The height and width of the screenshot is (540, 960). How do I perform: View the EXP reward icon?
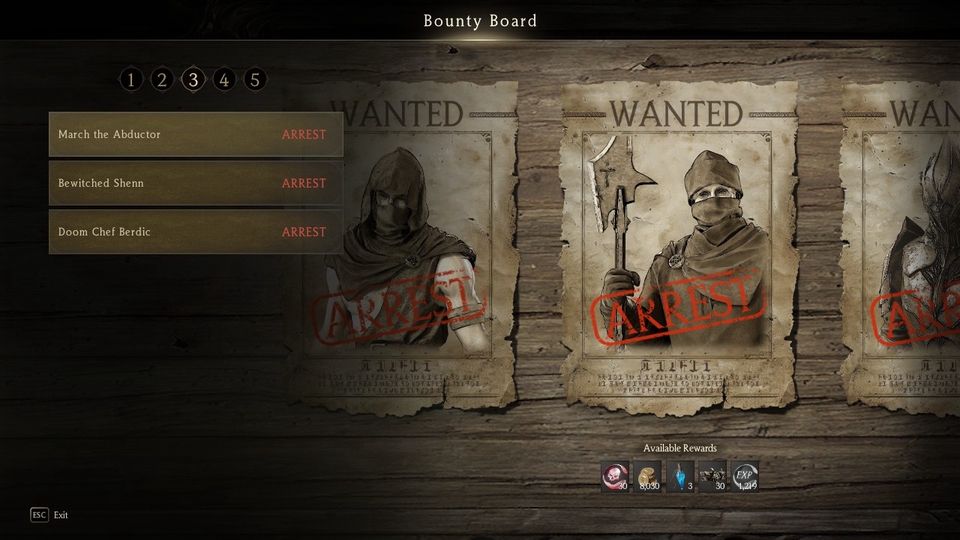[x=744, y=476]
